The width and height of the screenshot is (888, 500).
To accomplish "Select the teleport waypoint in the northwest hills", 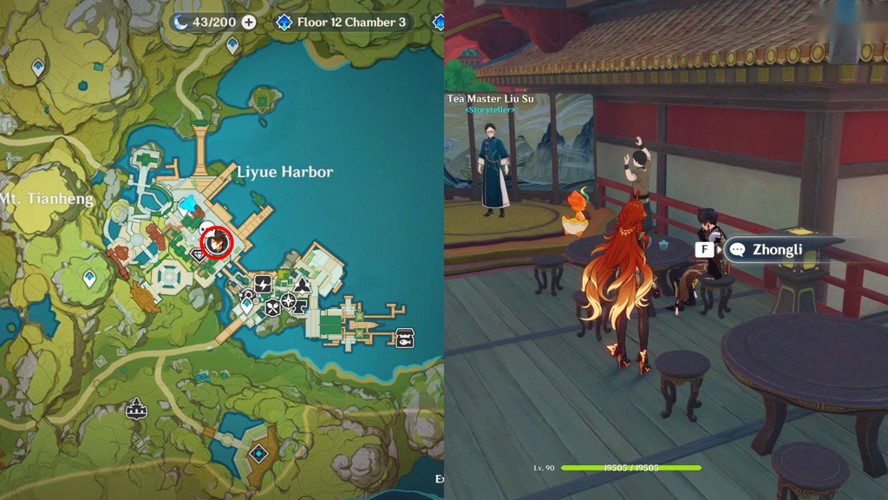I will click(38, 67).
